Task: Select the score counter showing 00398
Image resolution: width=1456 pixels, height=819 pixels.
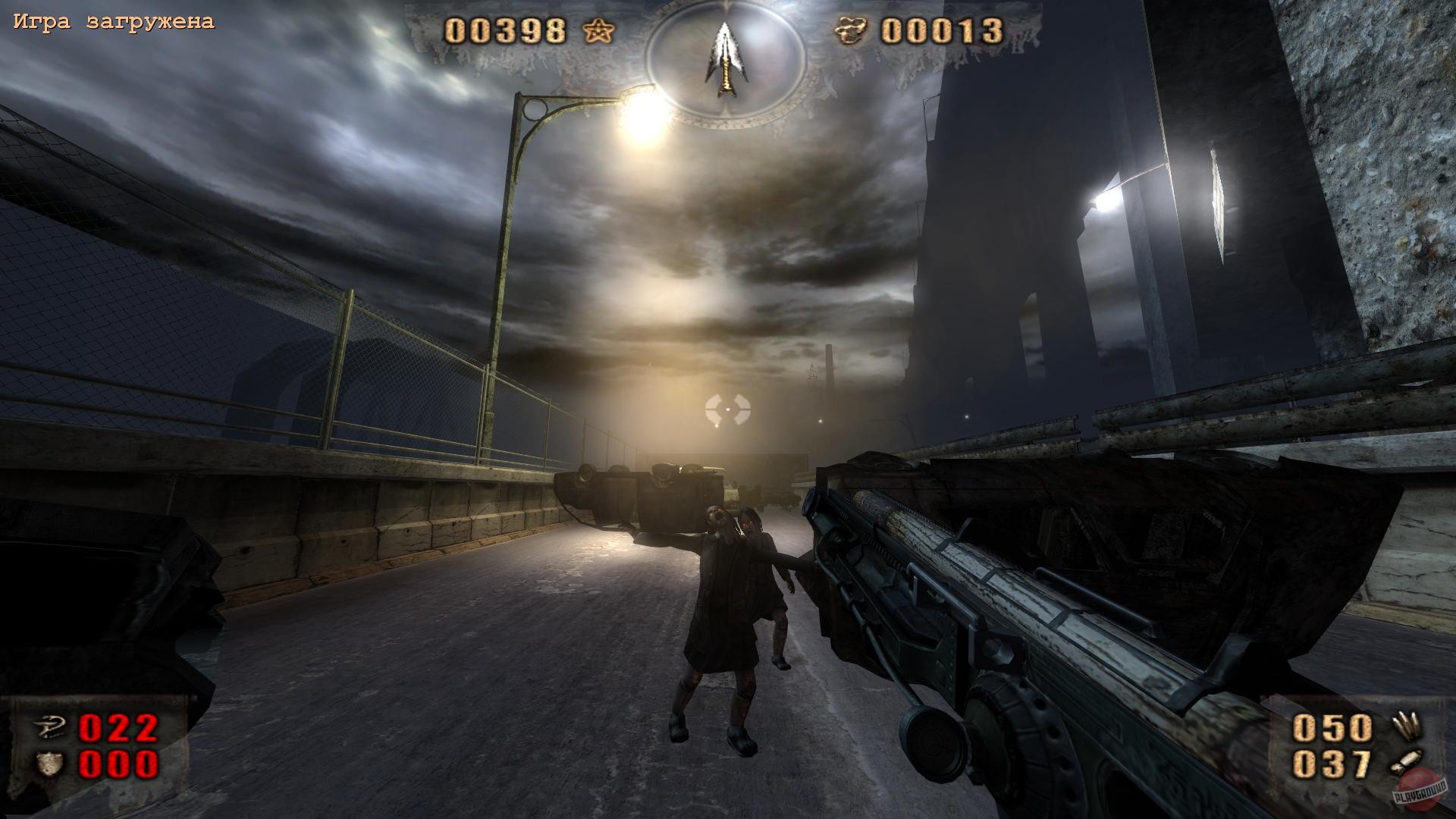Action: [x=507, y=31]
